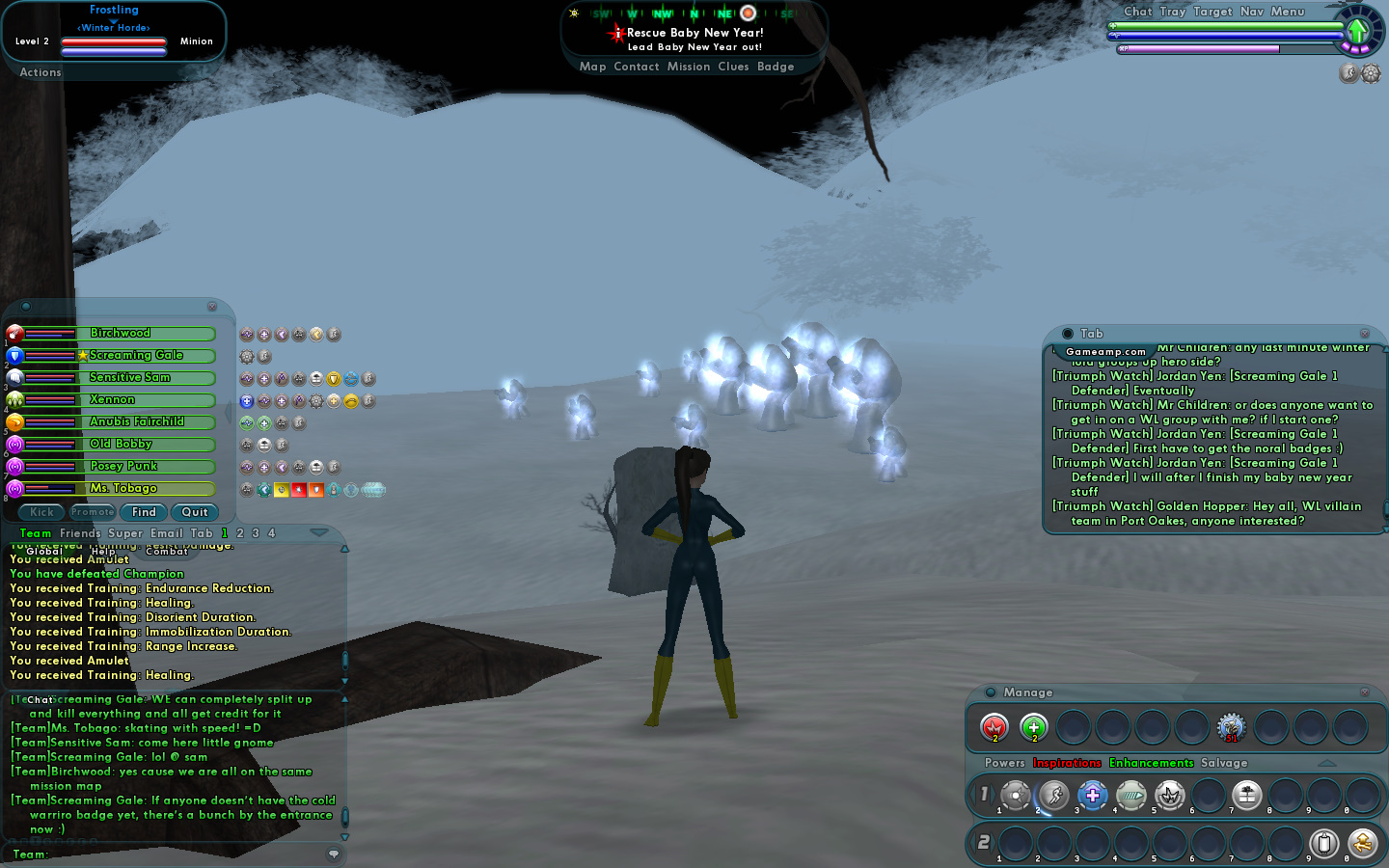Screen dimensions: 1389x868
Task: Open the Email tab
Action: click(166, 533)
